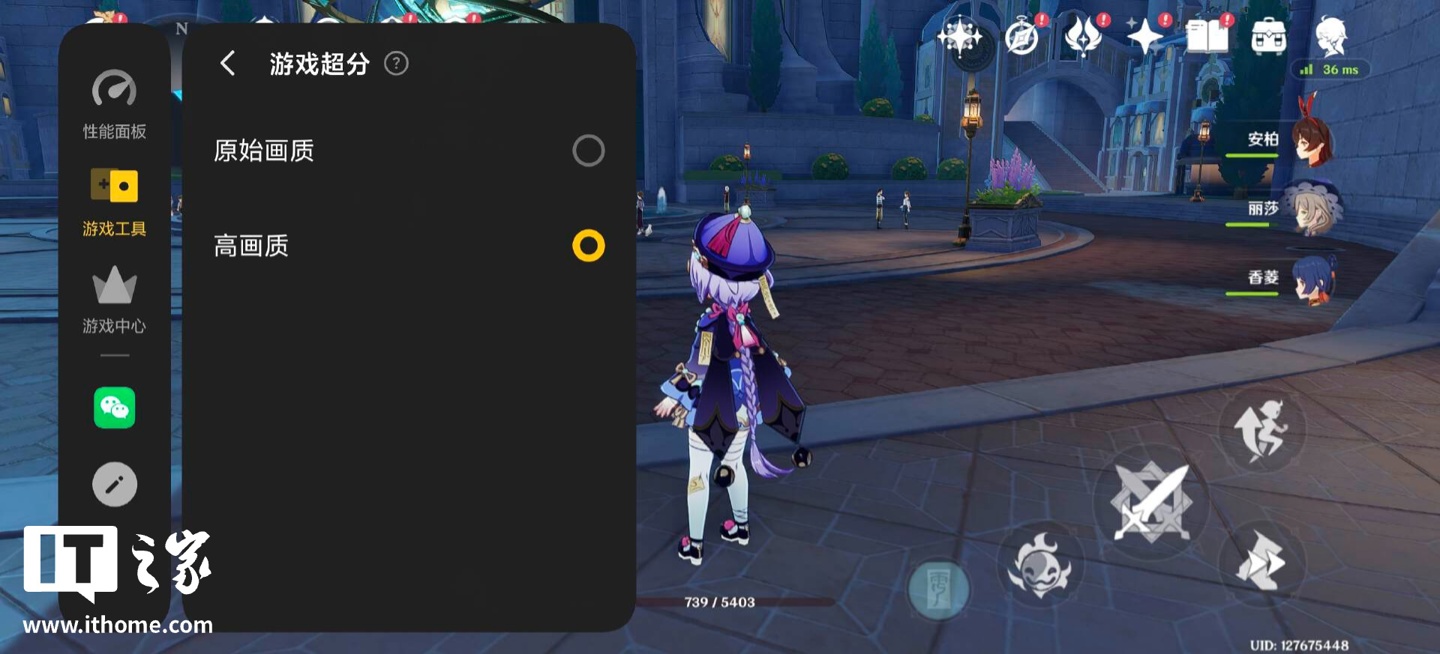
Task: Open the backpack inventory
Action: 1269,37
